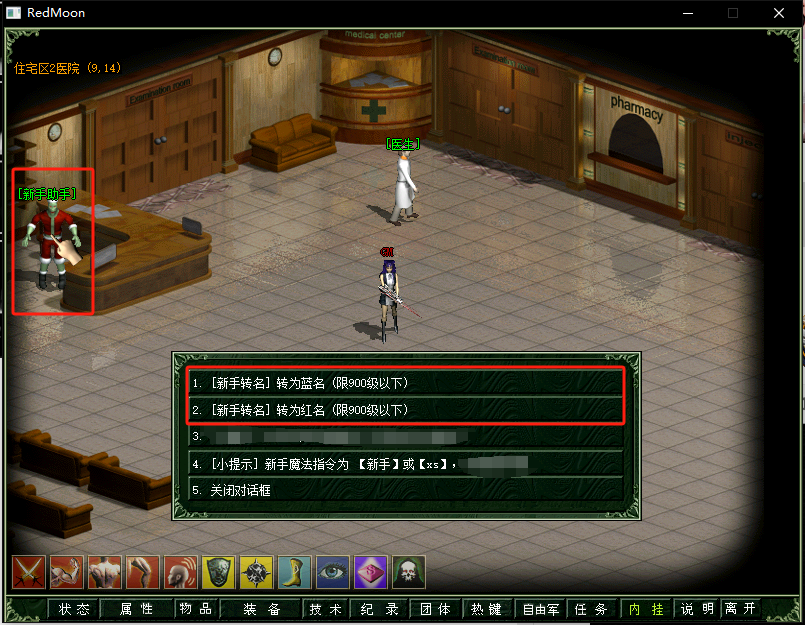Open the 任务 quests panel
The height and width of the screenshot is (625, 805).
(x=592, y=609)
